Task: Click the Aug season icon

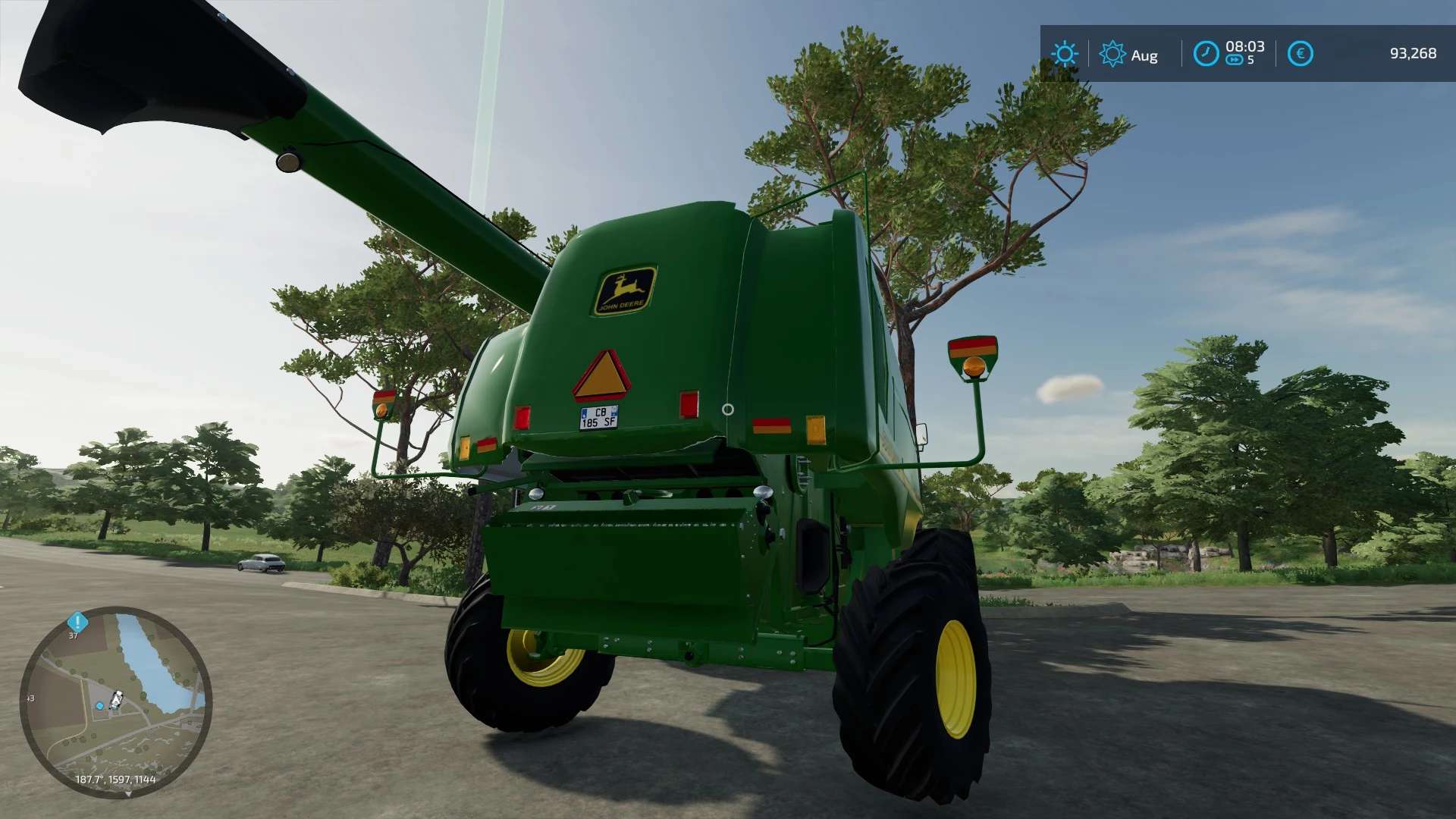Action: (x=1112, y=54)
